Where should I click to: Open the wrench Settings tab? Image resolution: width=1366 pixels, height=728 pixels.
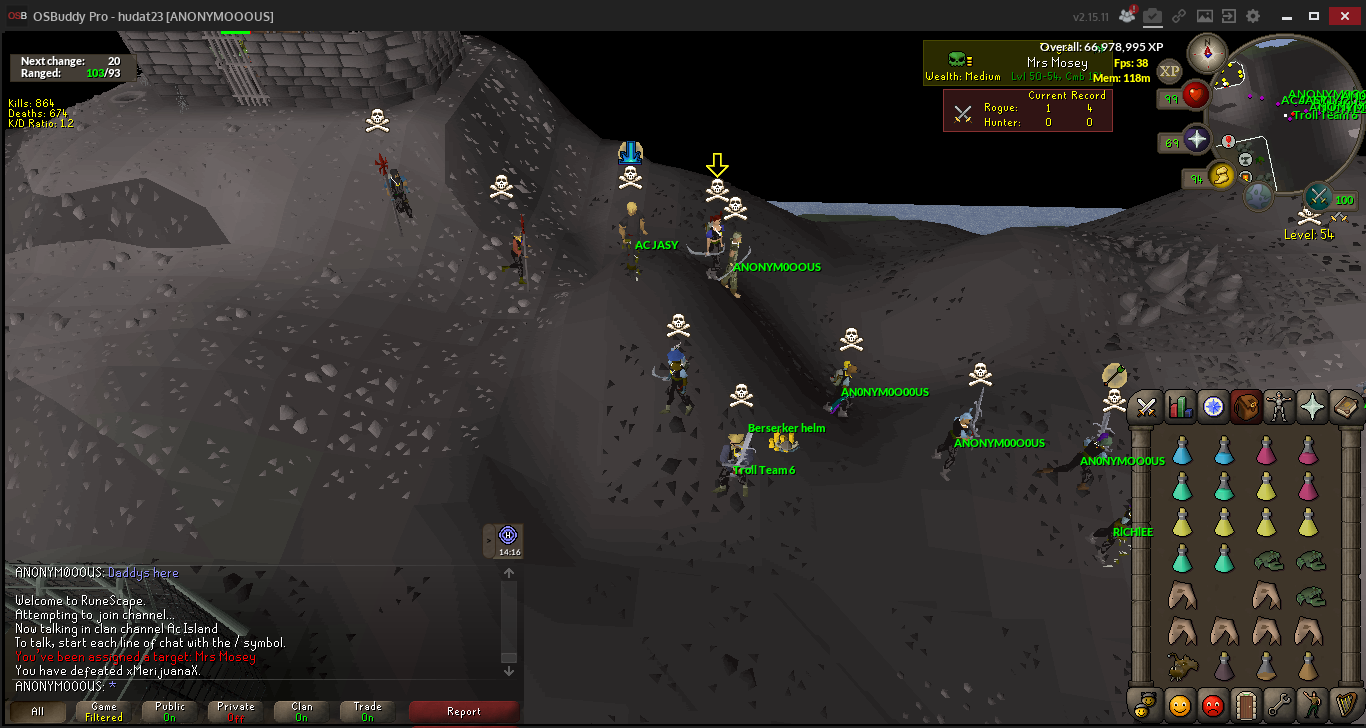pos(1279,705)
